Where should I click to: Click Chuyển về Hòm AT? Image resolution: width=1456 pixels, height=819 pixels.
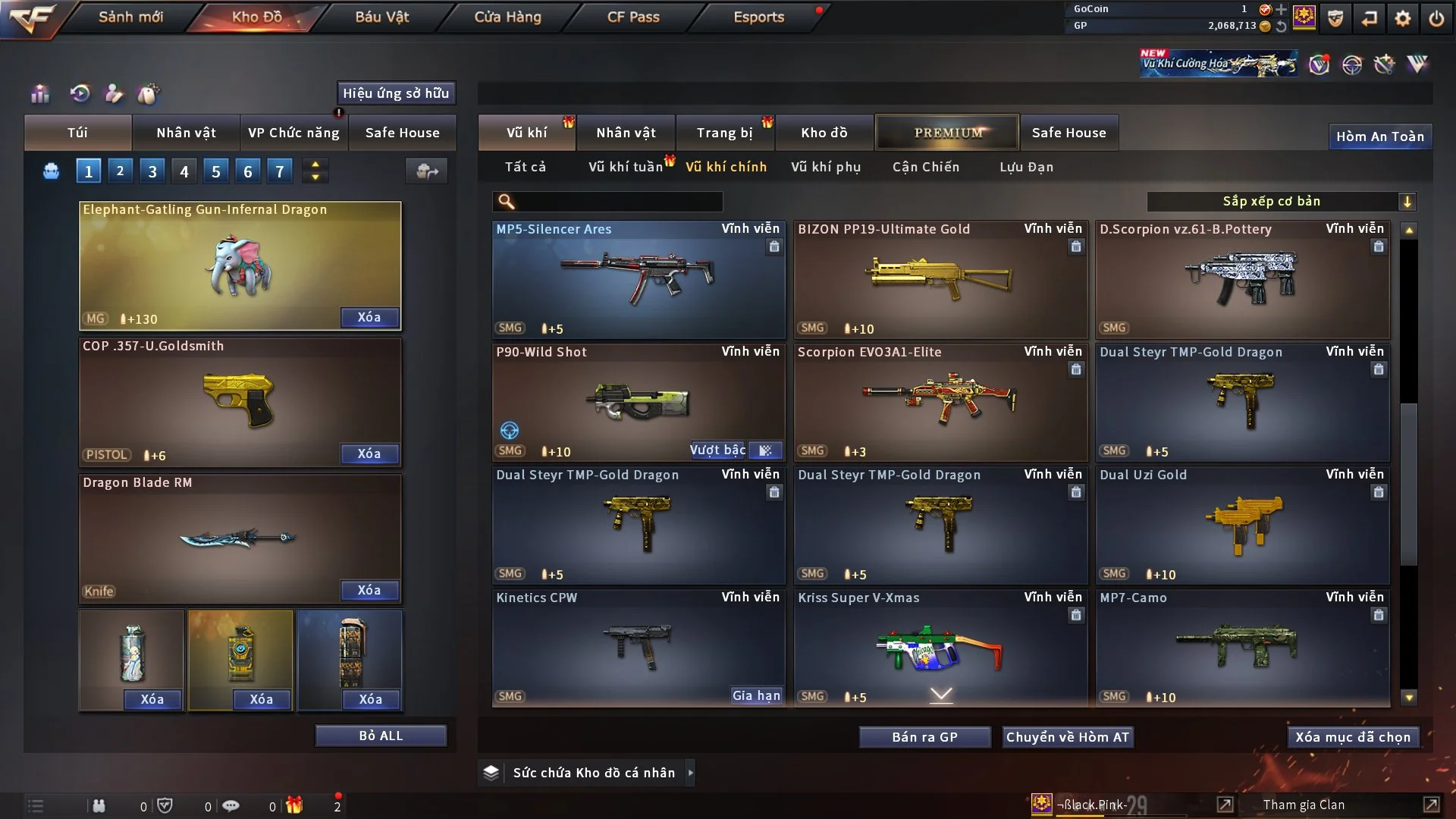[1068, 737]
